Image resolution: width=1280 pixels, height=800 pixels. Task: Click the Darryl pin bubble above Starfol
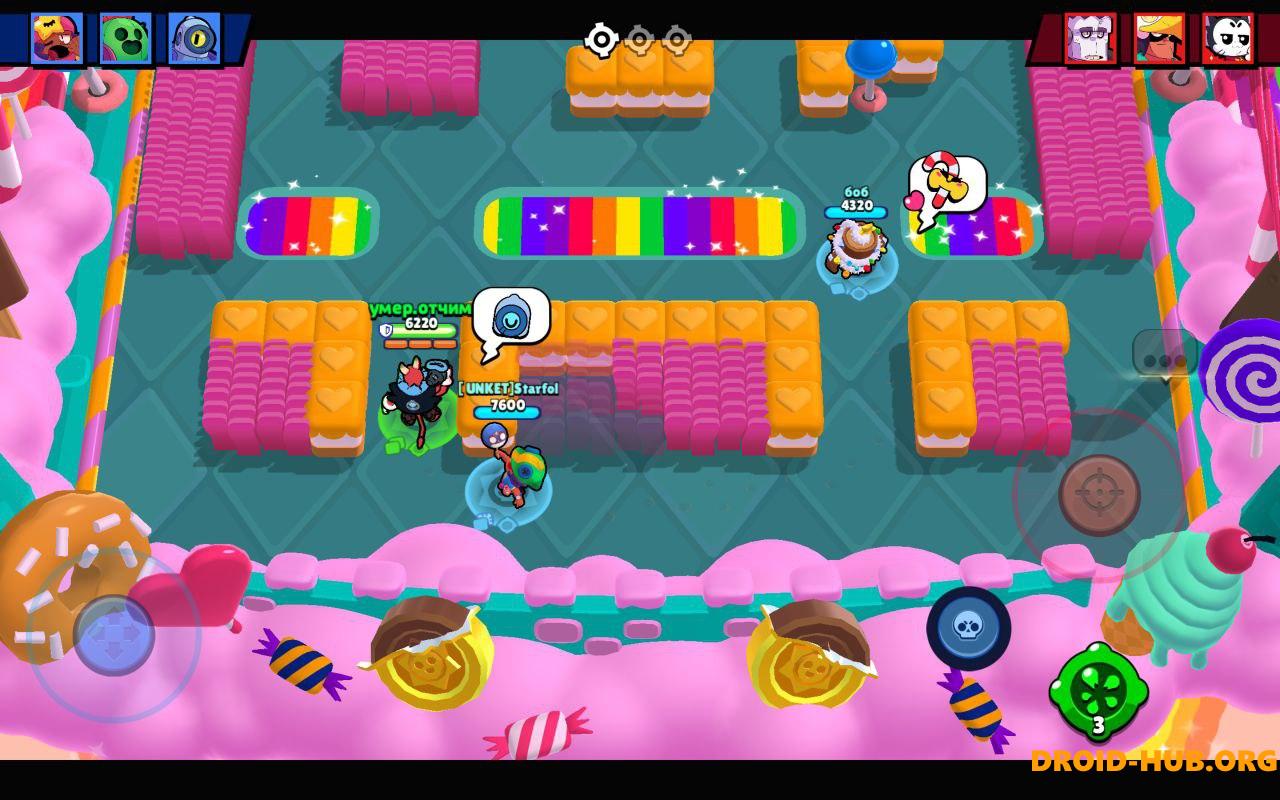pyautogui.click(x=511, y=316)
